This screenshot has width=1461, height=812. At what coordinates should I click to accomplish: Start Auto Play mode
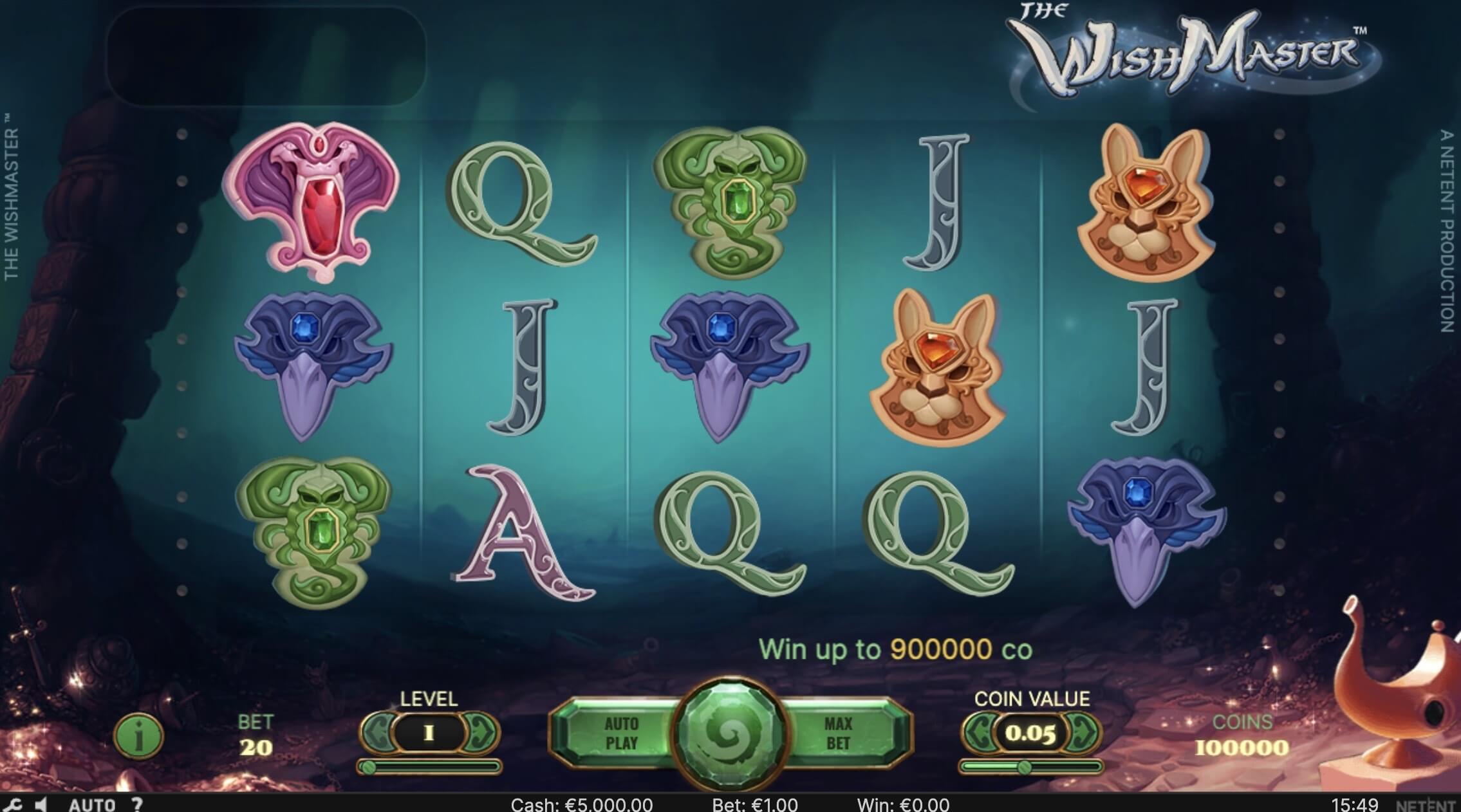[621, 734]
